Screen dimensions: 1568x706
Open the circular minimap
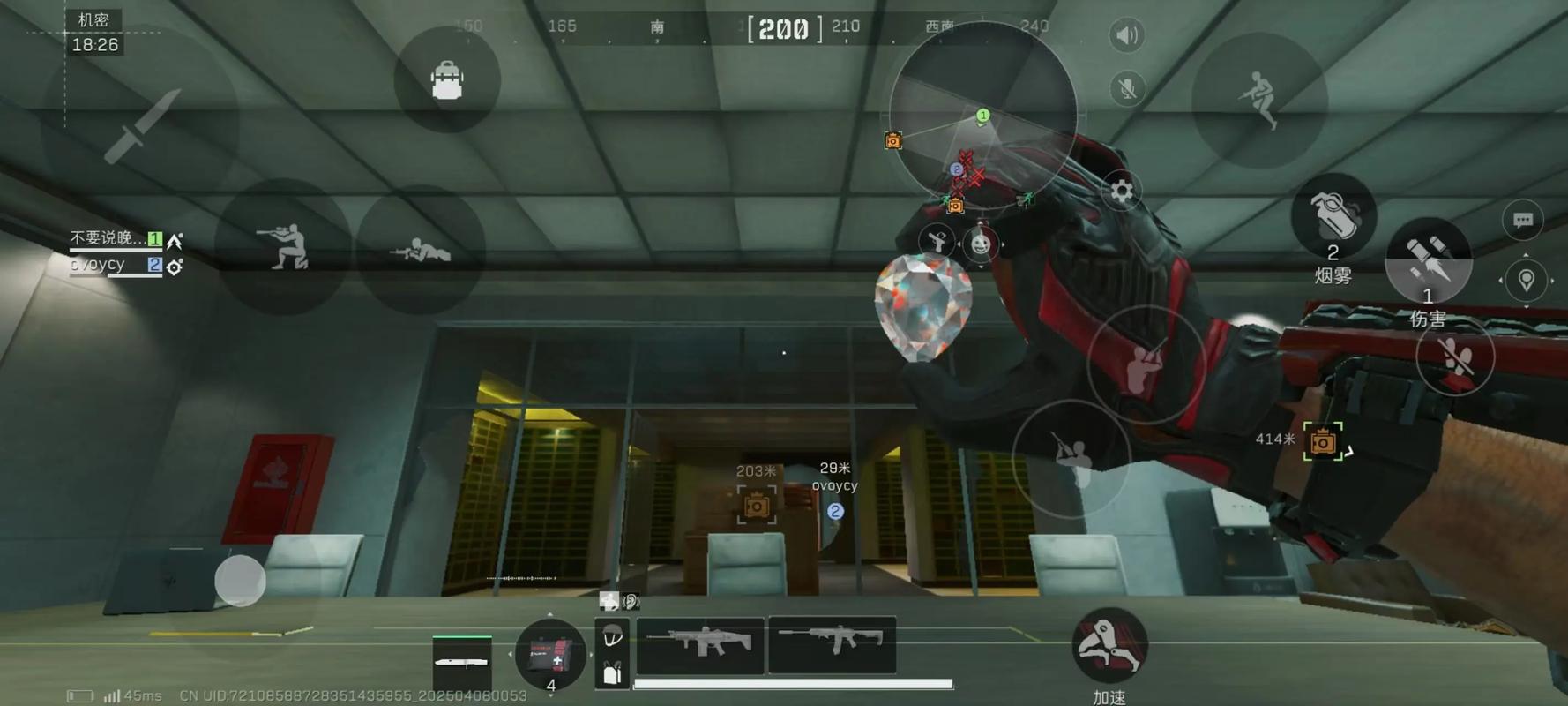click(x=982, y=115)
